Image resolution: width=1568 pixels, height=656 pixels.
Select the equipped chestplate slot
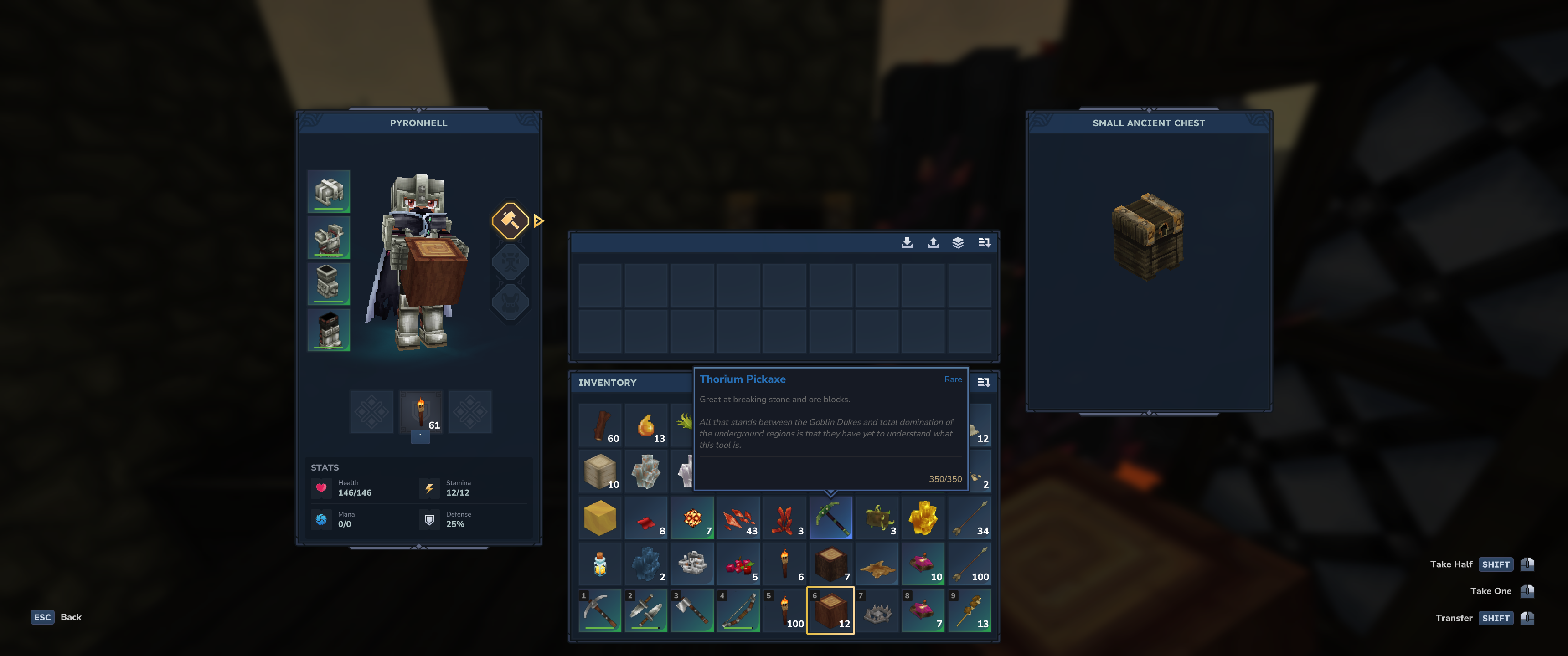click(x=329, y=238)
